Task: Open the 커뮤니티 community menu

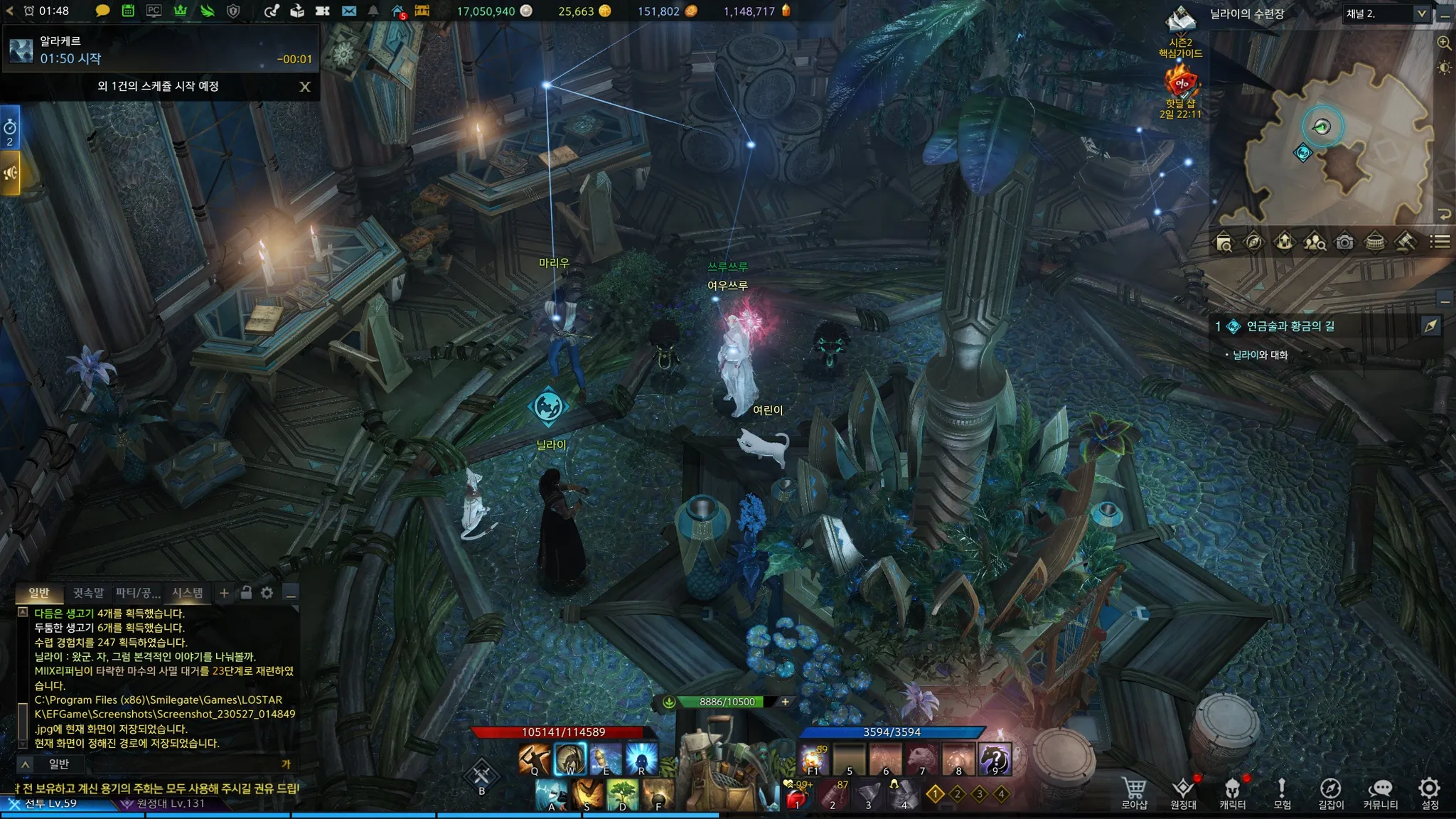Action: point(1381,792)
